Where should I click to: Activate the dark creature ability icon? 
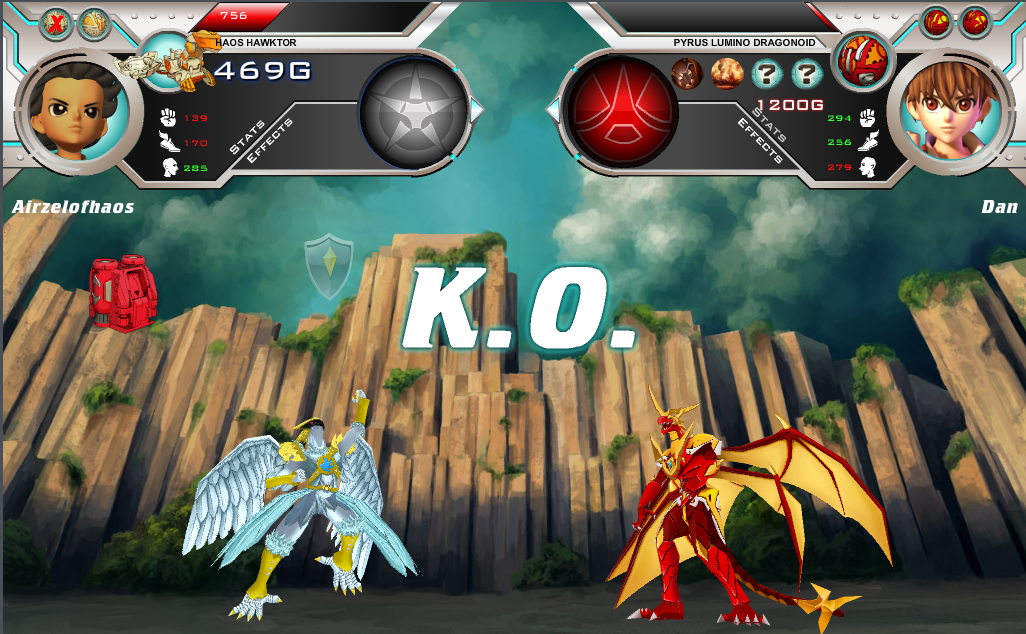686,73
